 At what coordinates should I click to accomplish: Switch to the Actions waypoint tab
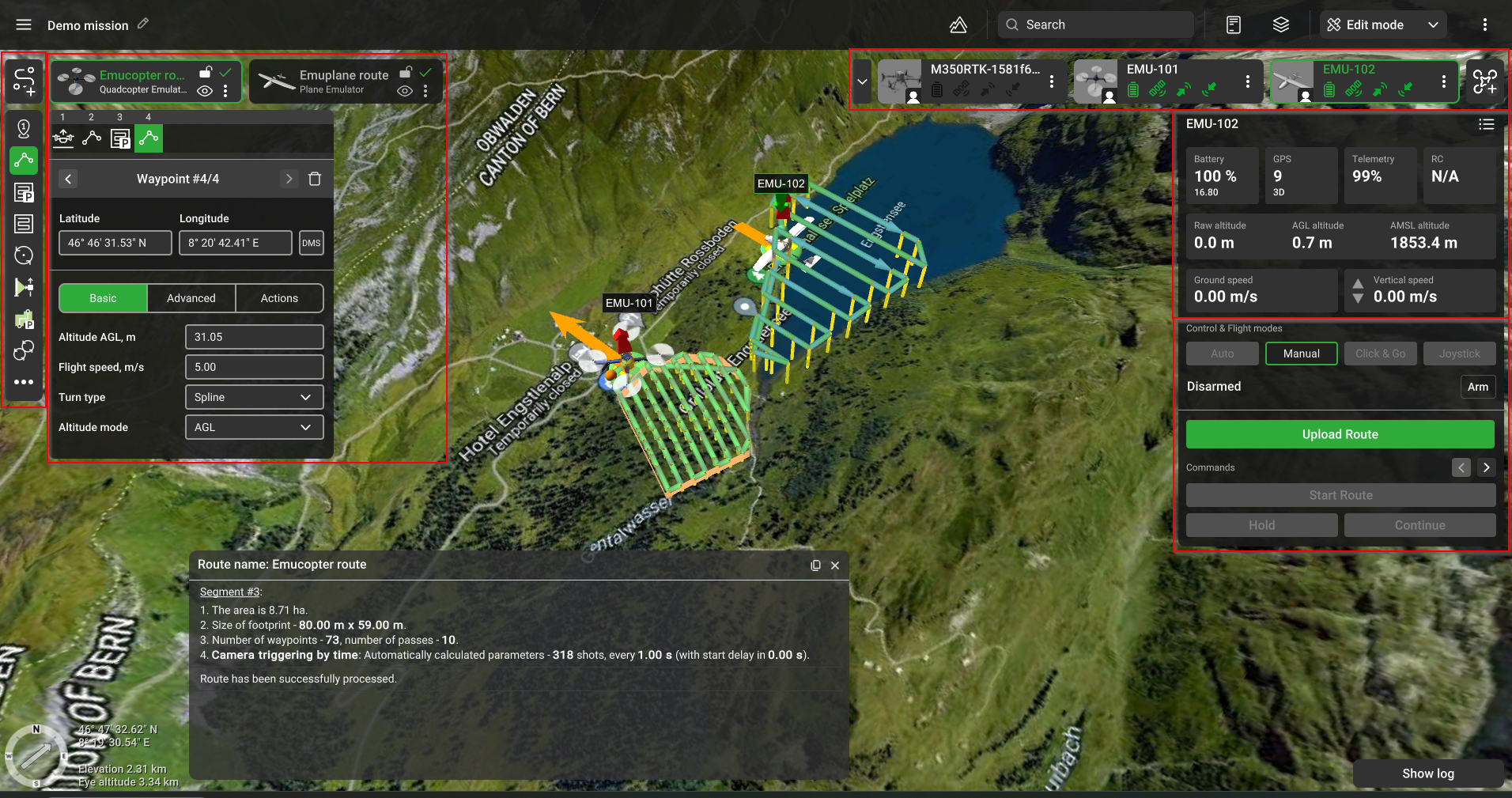[x=279, y=298]
